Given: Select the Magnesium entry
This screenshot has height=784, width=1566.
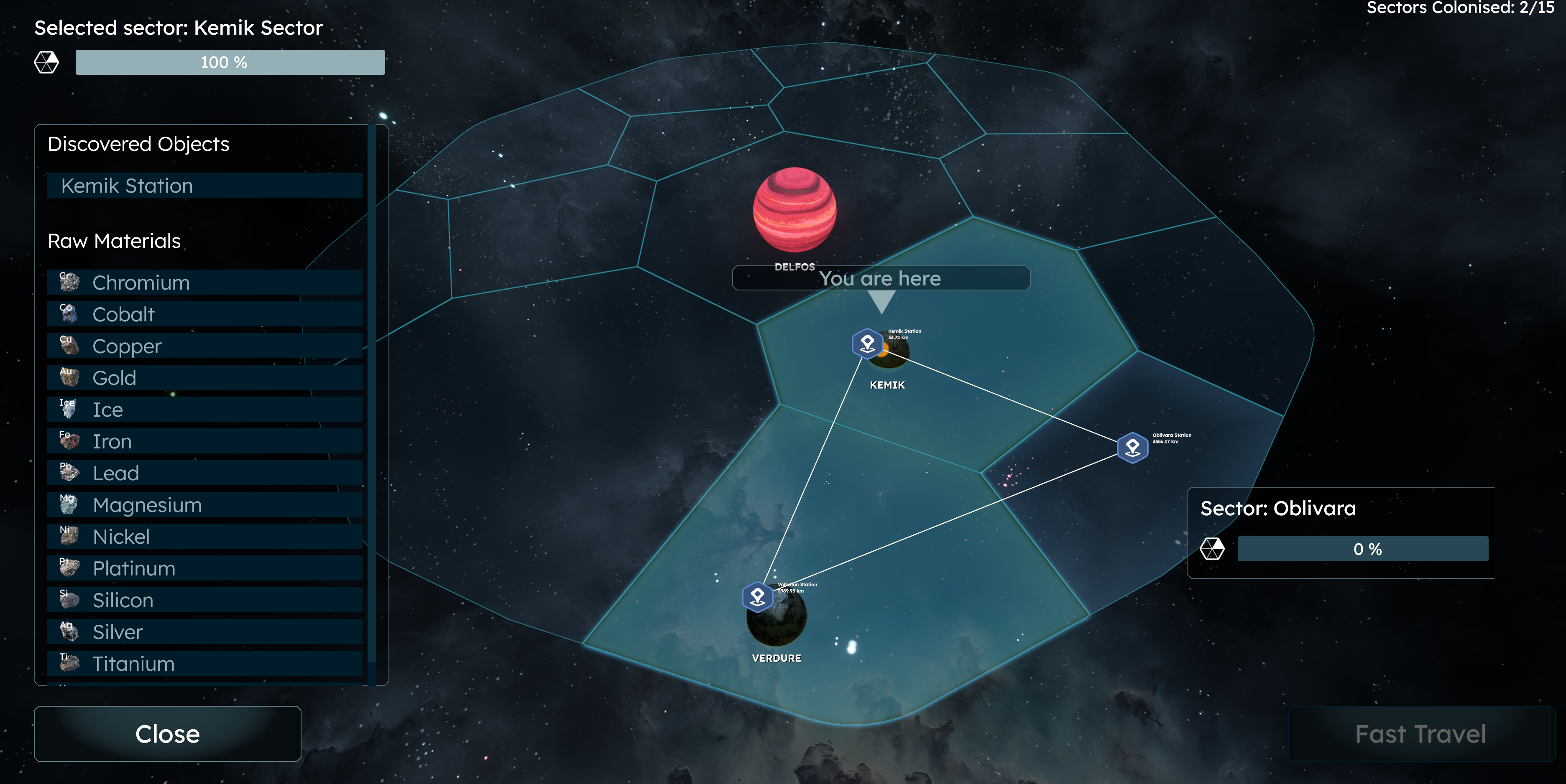Looking at the screenshot, I should click(205, 505).
